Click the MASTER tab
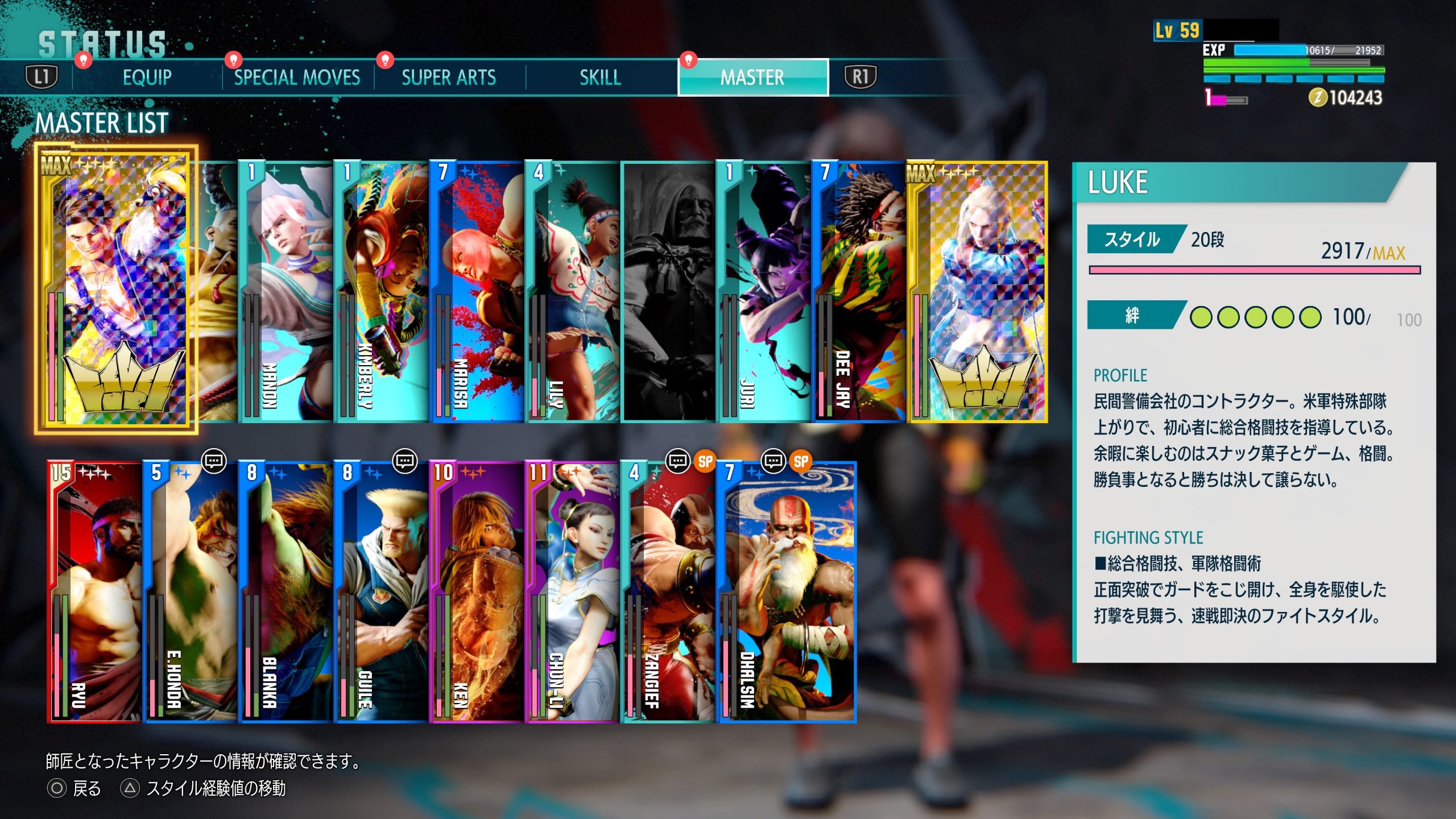 pos(752,77)
